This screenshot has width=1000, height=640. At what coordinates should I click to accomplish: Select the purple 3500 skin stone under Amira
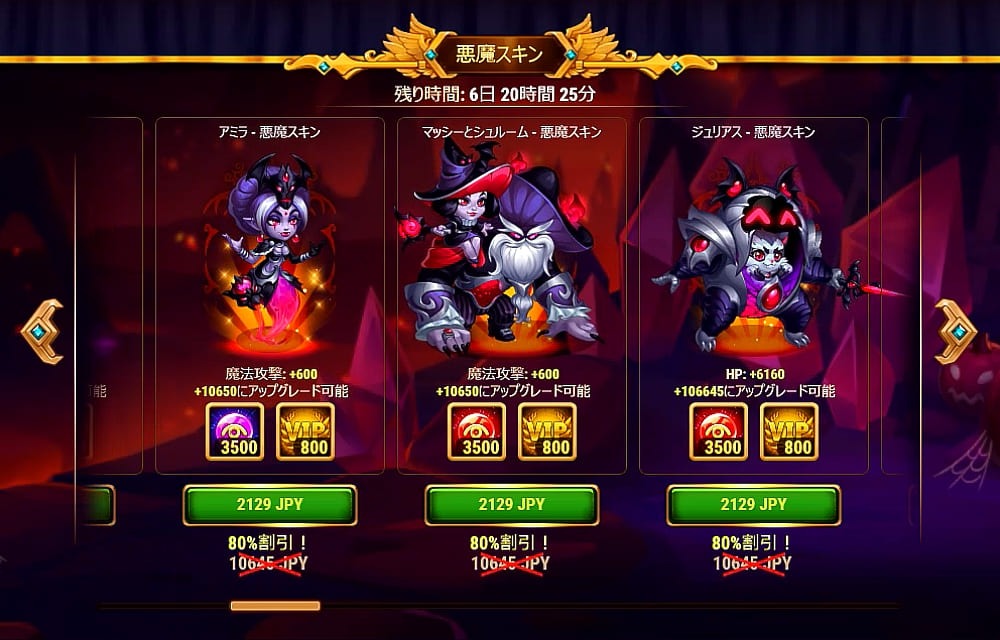[235, 432]
